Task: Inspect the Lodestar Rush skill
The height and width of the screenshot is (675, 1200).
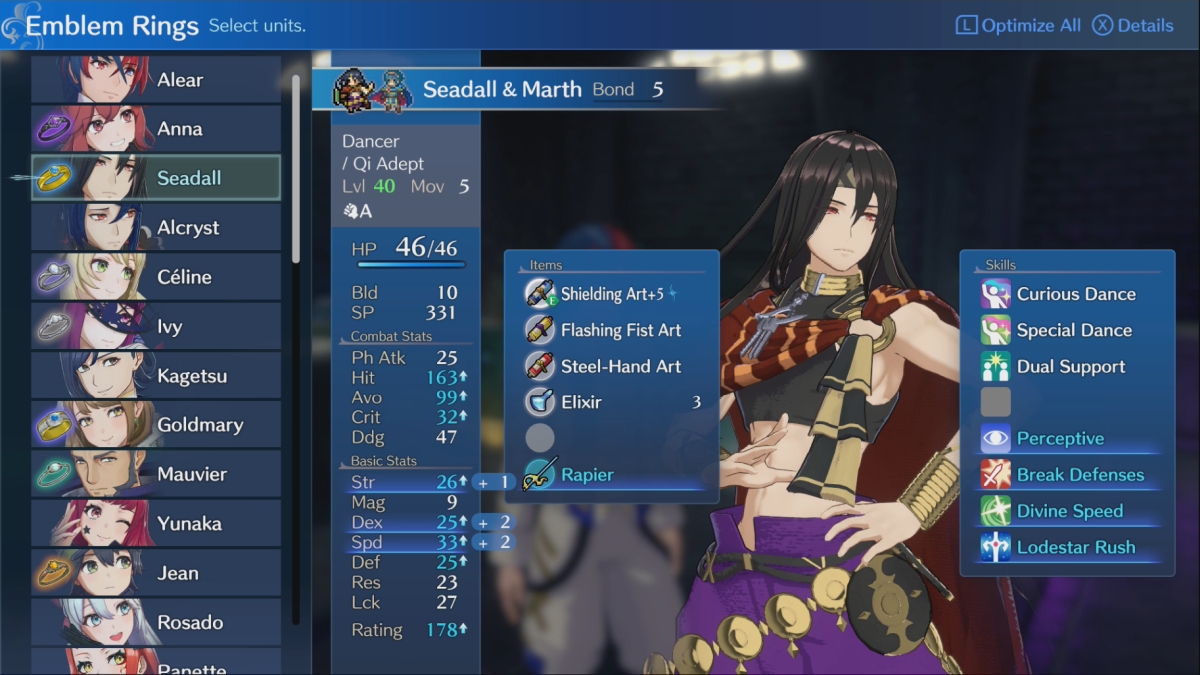Action: pos(1066,547)
